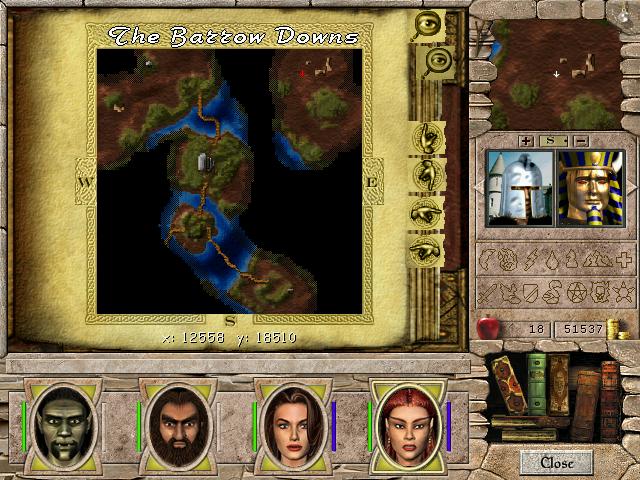
Task: Open the tilted ornate red book
Action: coord(507,386)
